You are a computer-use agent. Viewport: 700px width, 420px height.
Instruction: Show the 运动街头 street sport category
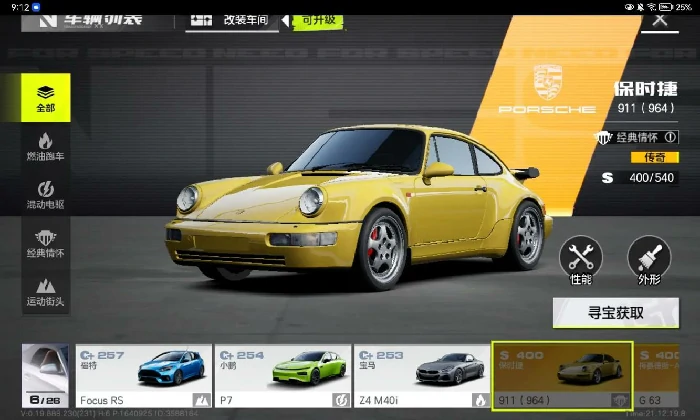click(45, 292)
